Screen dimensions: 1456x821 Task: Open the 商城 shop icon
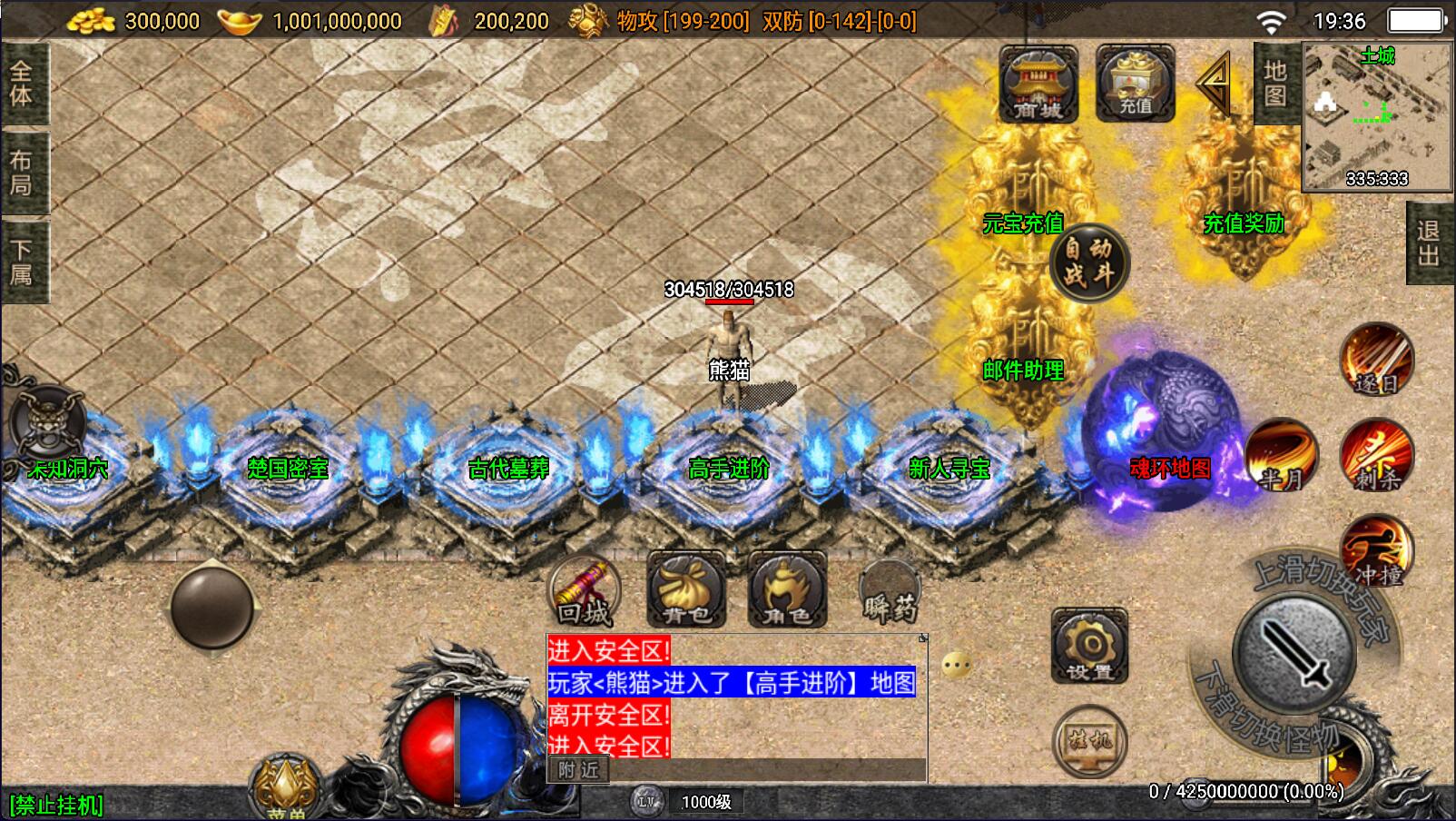pos(1038,84)
